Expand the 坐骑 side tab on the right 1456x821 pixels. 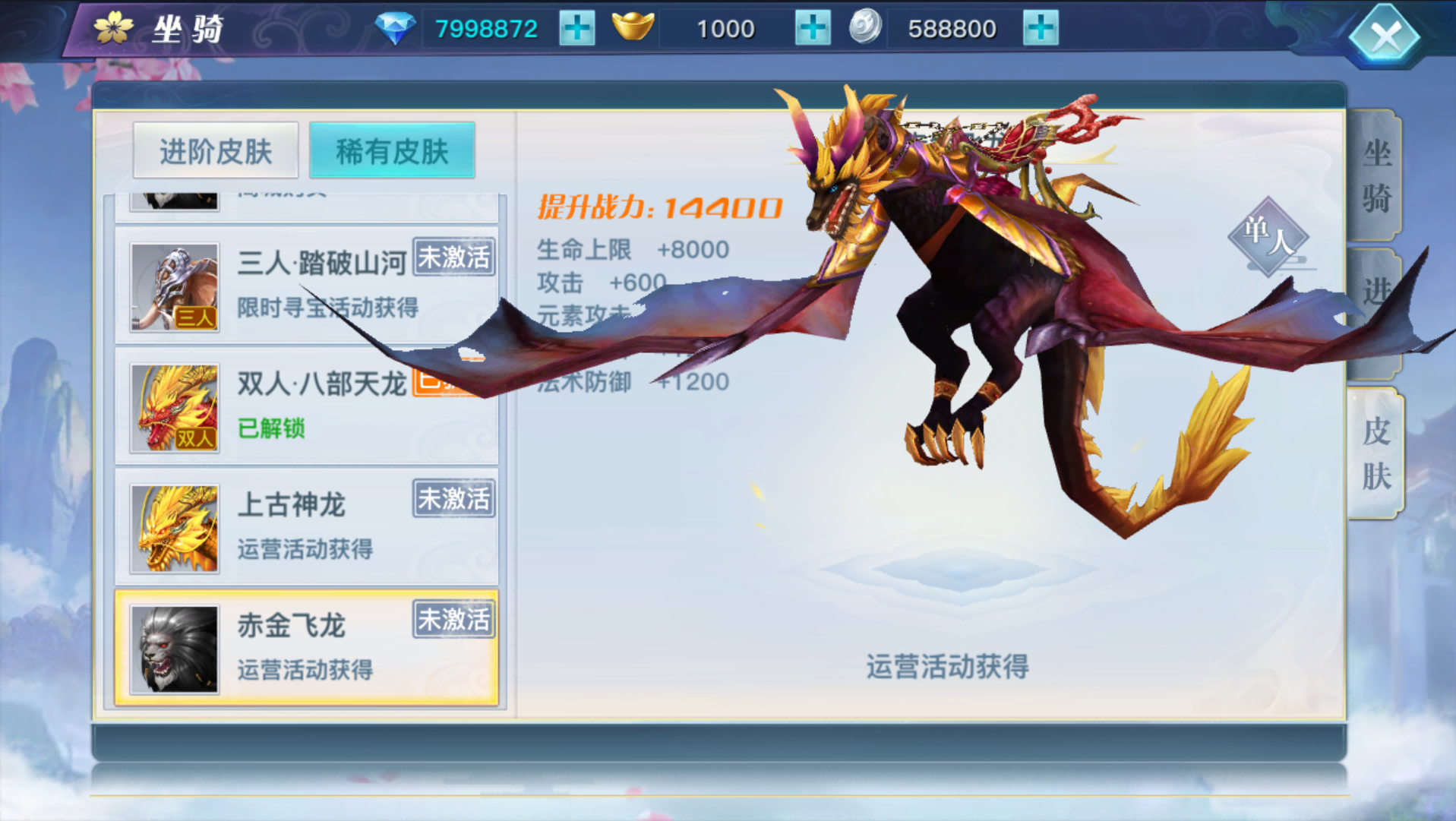pos(1377,176)
